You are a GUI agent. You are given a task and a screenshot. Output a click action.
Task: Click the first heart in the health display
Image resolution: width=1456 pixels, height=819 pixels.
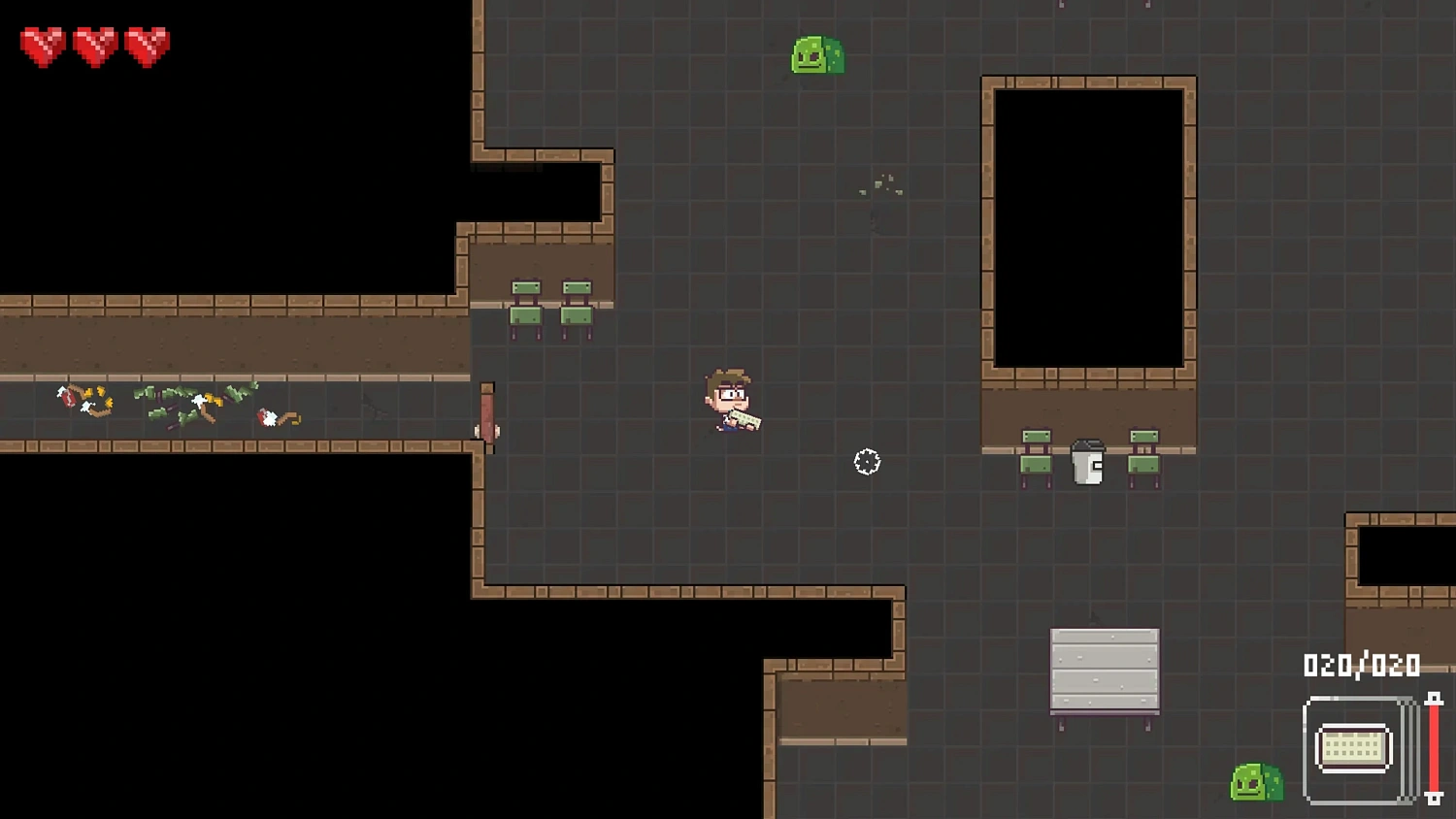42,42
